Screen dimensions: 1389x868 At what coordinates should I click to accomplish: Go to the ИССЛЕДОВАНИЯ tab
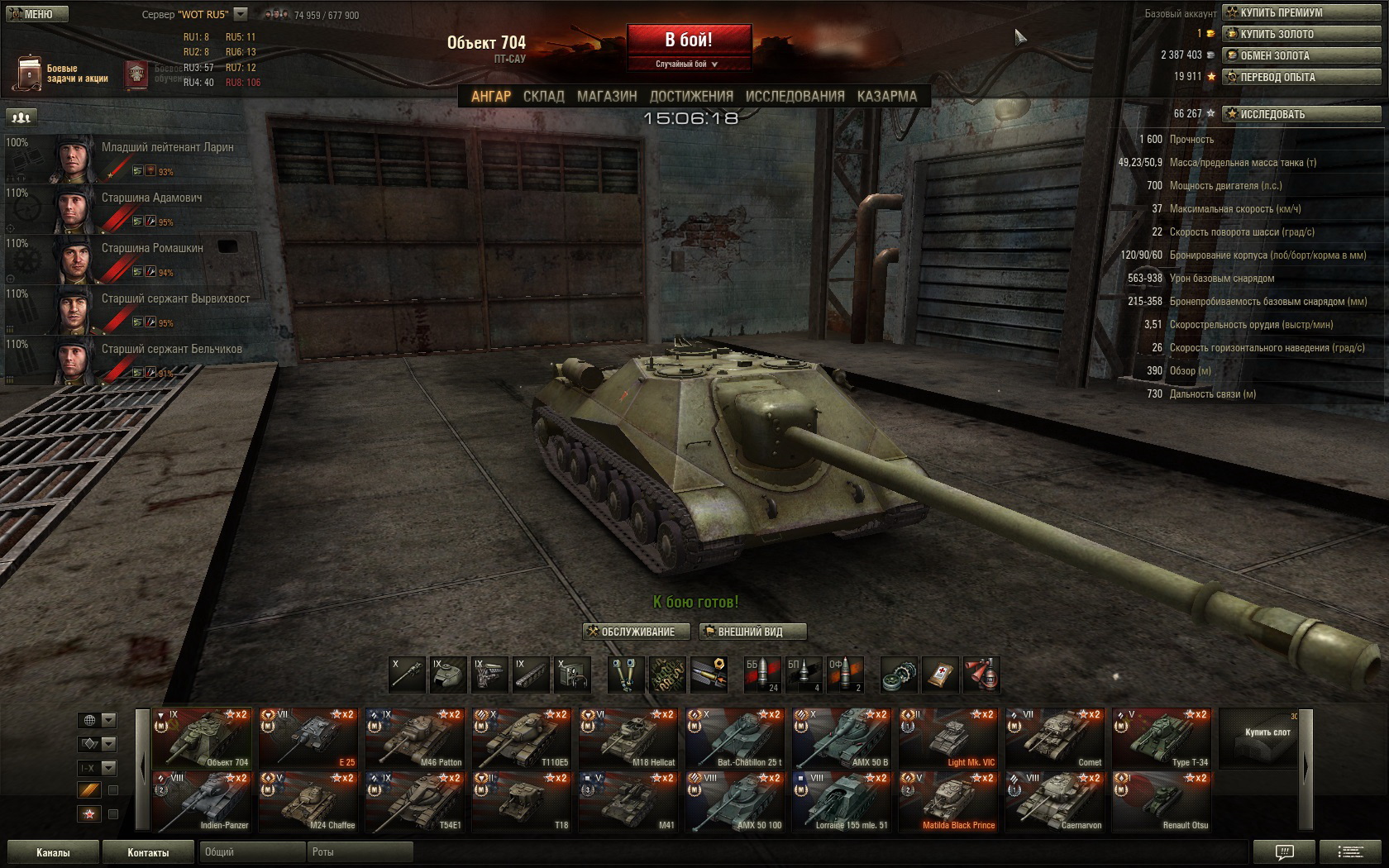coord(795,96)
